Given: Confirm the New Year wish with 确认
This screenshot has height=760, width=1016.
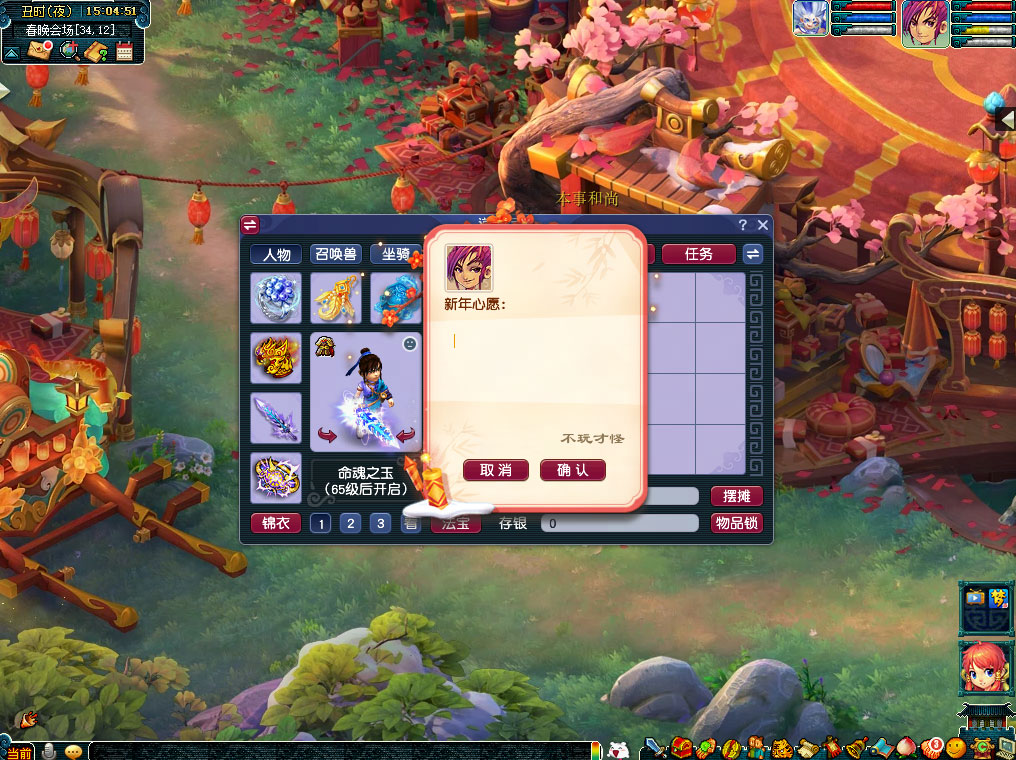Looking at the screenshot, I should 573,470.
